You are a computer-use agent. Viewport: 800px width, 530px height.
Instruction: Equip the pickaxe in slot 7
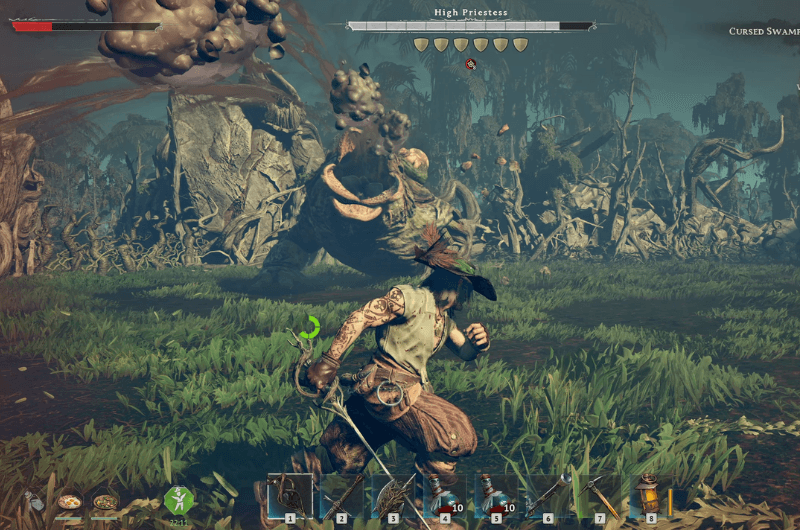pyautogui.click(x=599, y=496)
